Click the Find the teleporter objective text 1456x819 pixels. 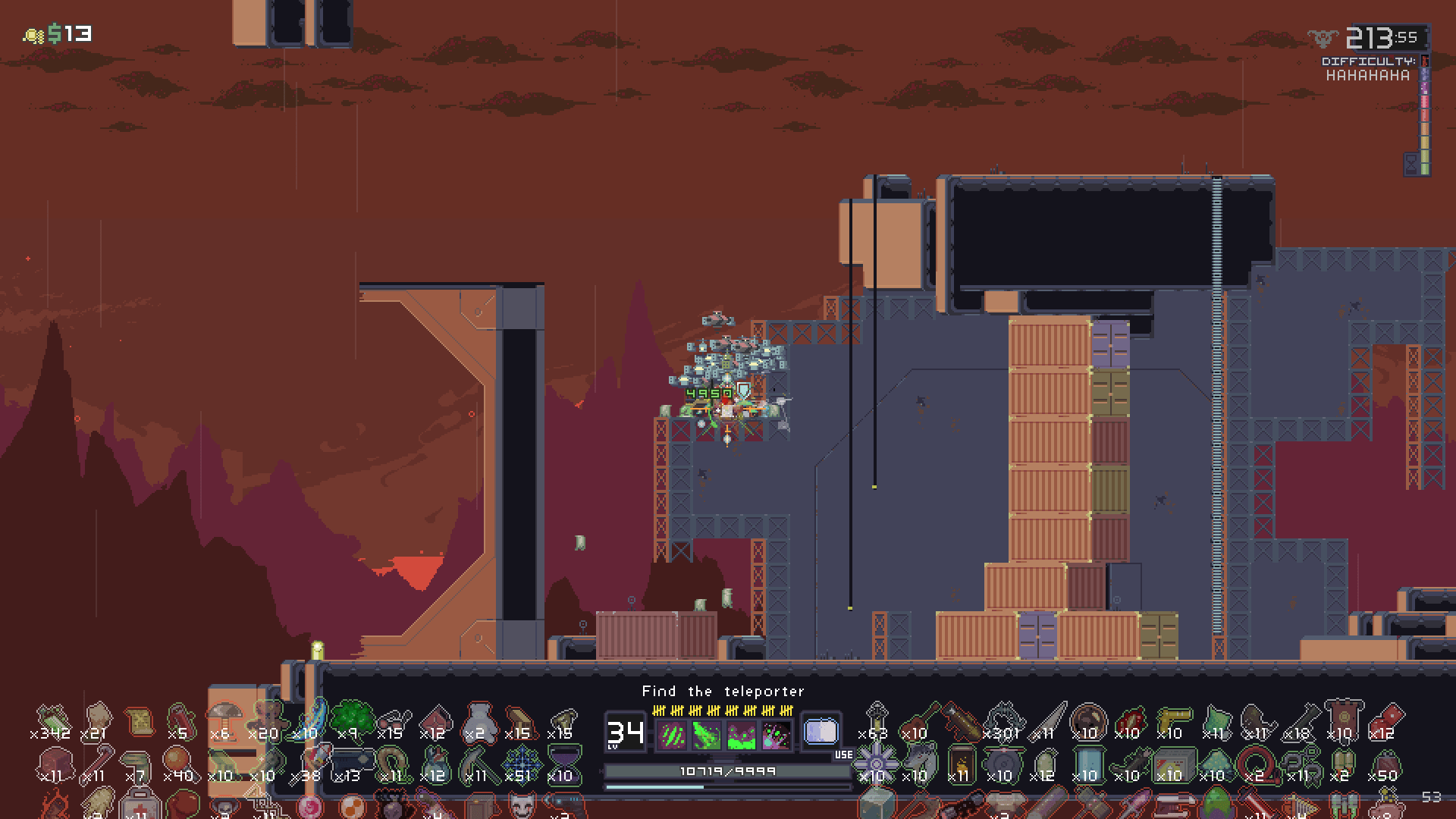[x=722, y=691]
